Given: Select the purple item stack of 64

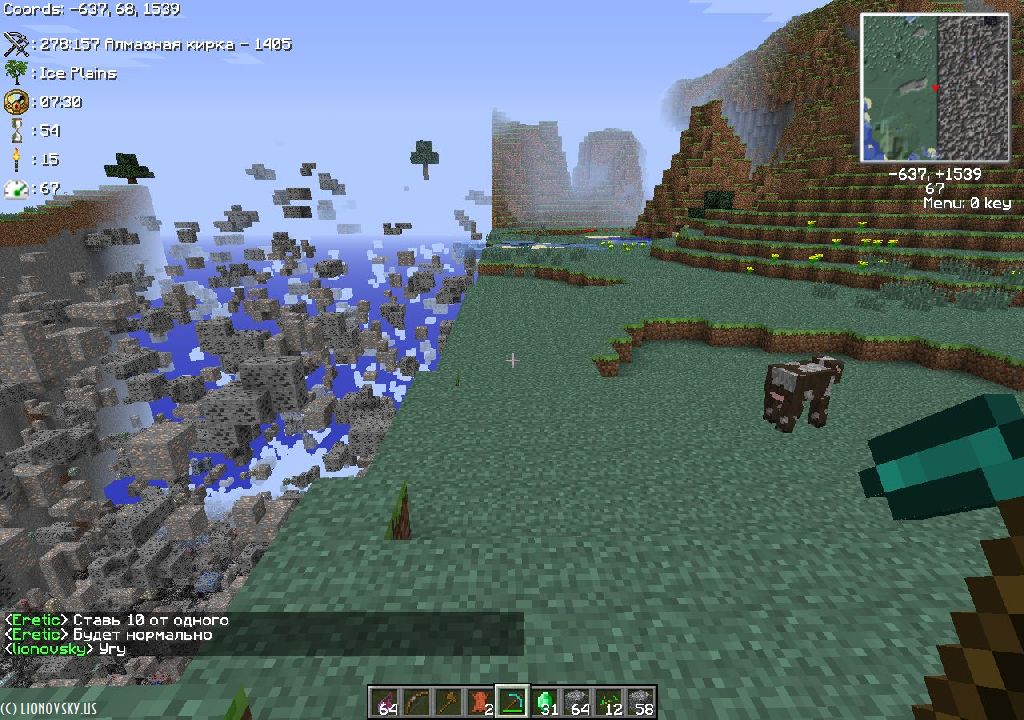Looking at the screenshot, I should click(x=384, y=702).
